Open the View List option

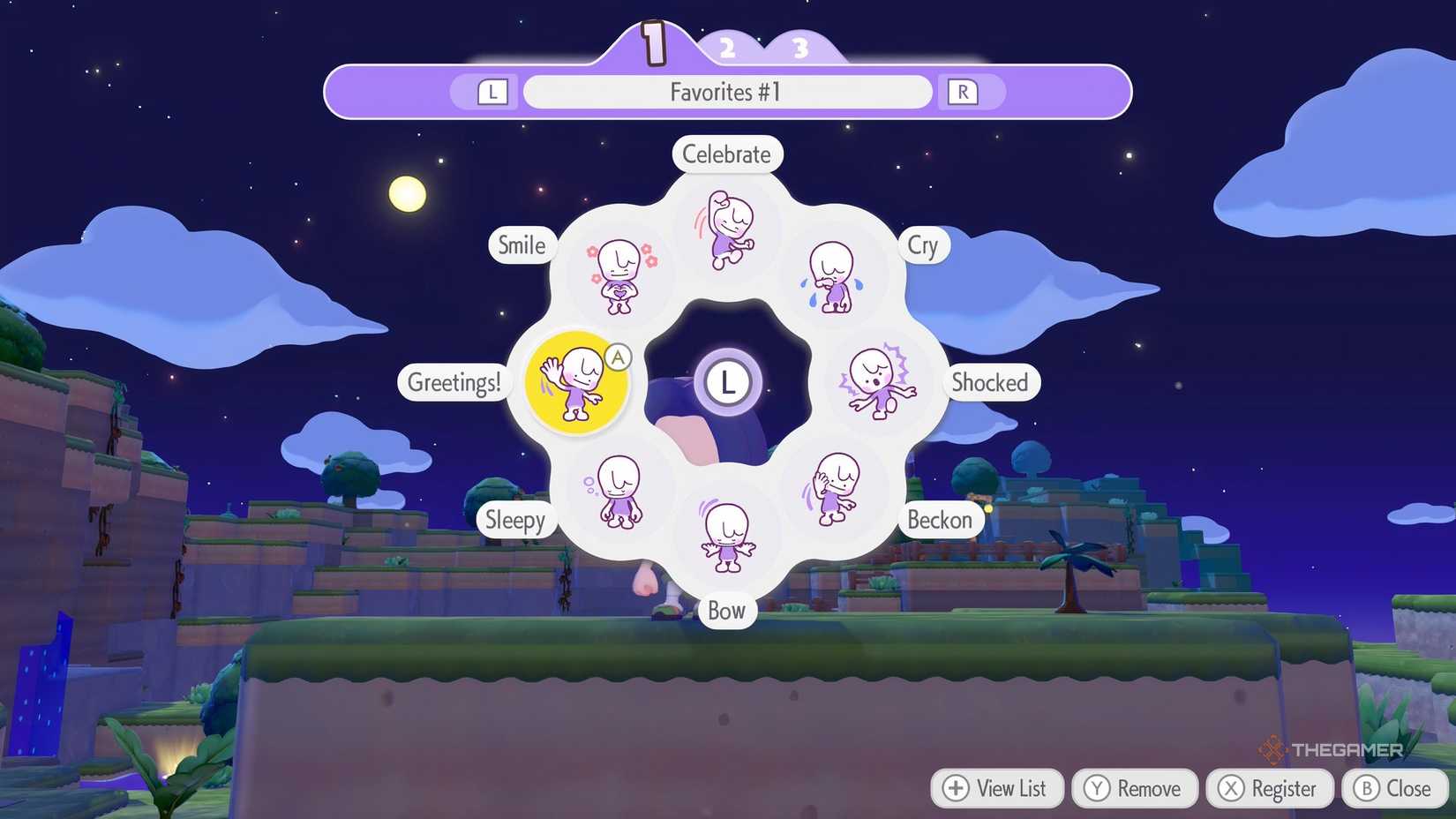[x=996, y=788]
